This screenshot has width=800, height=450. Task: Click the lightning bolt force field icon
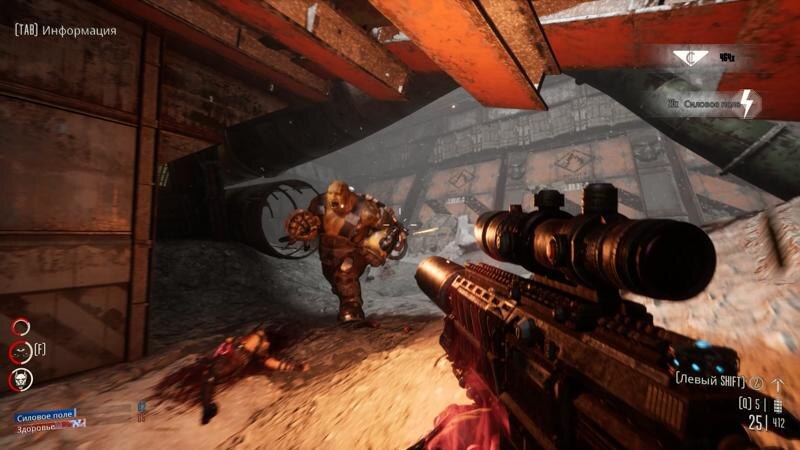[x=747, y=102]
